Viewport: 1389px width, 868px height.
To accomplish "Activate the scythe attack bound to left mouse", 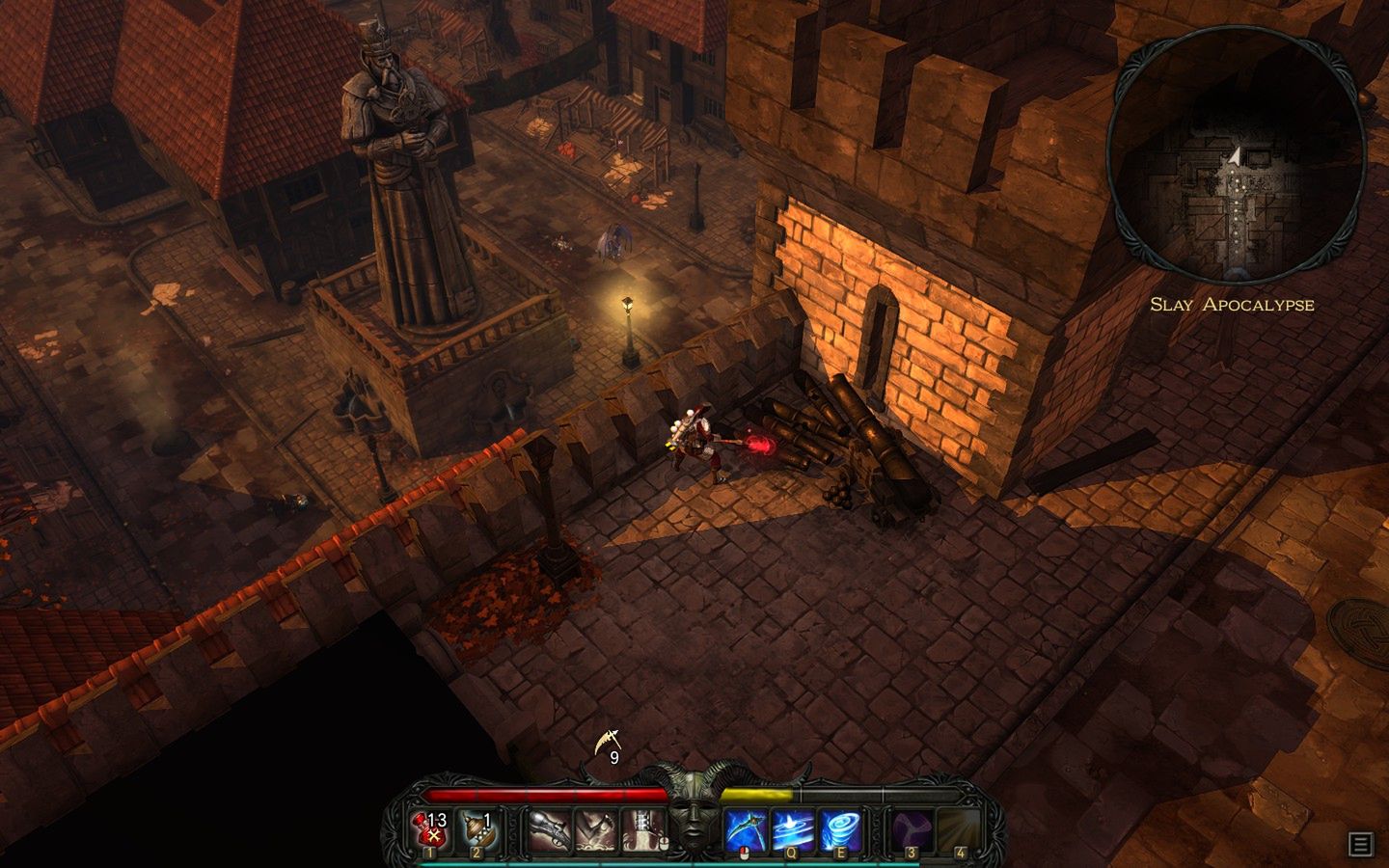I will click(743, 827).
